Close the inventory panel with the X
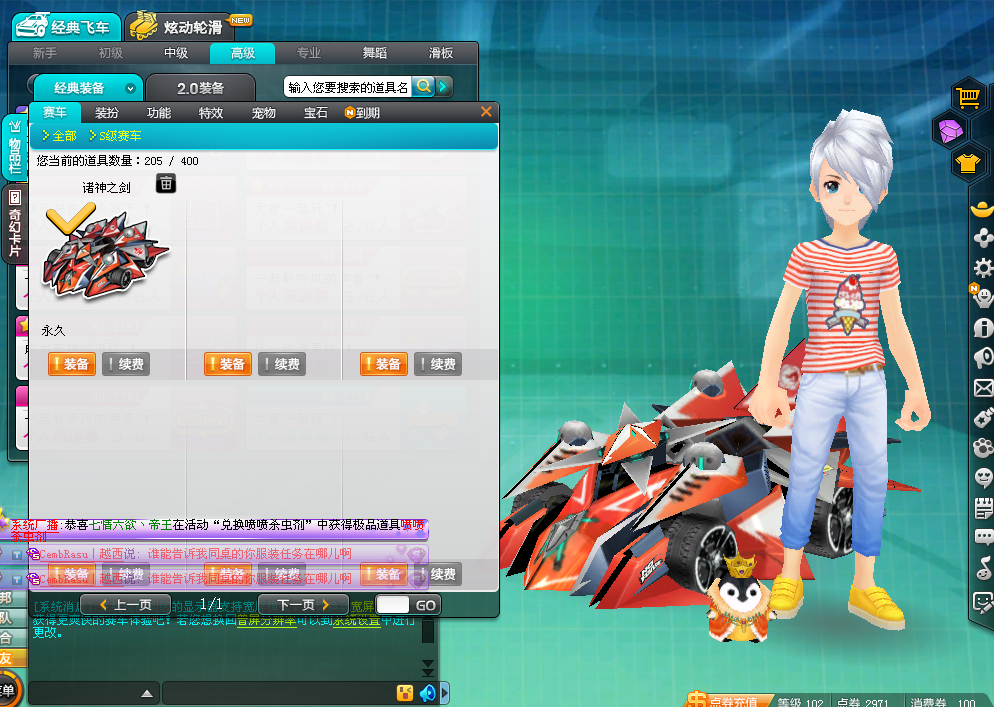The width and height of the screenshot is (994, 707). (486, 112)
